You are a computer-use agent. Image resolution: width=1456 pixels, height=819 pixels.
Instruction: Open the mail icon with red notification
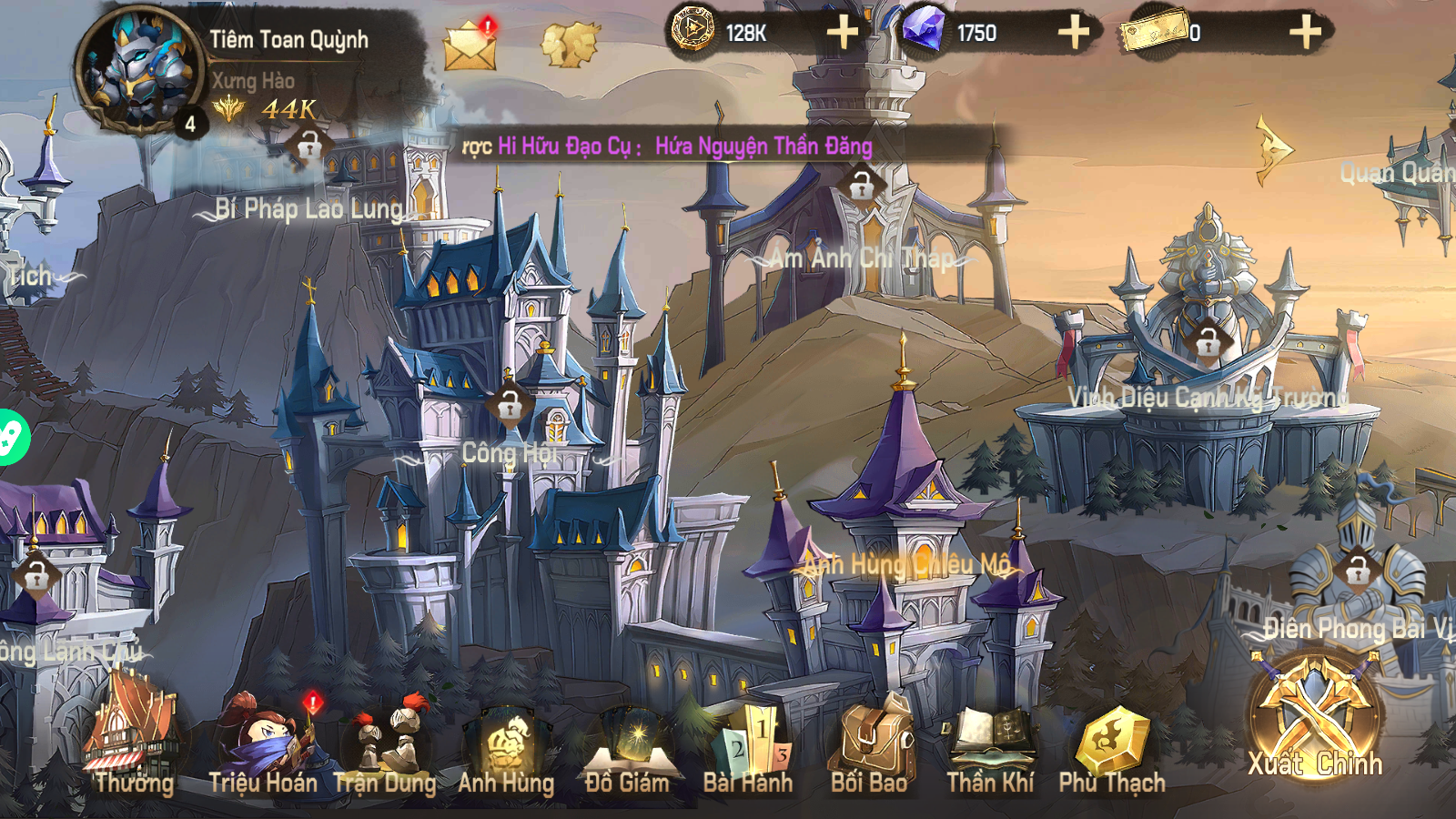pos(468,43)
